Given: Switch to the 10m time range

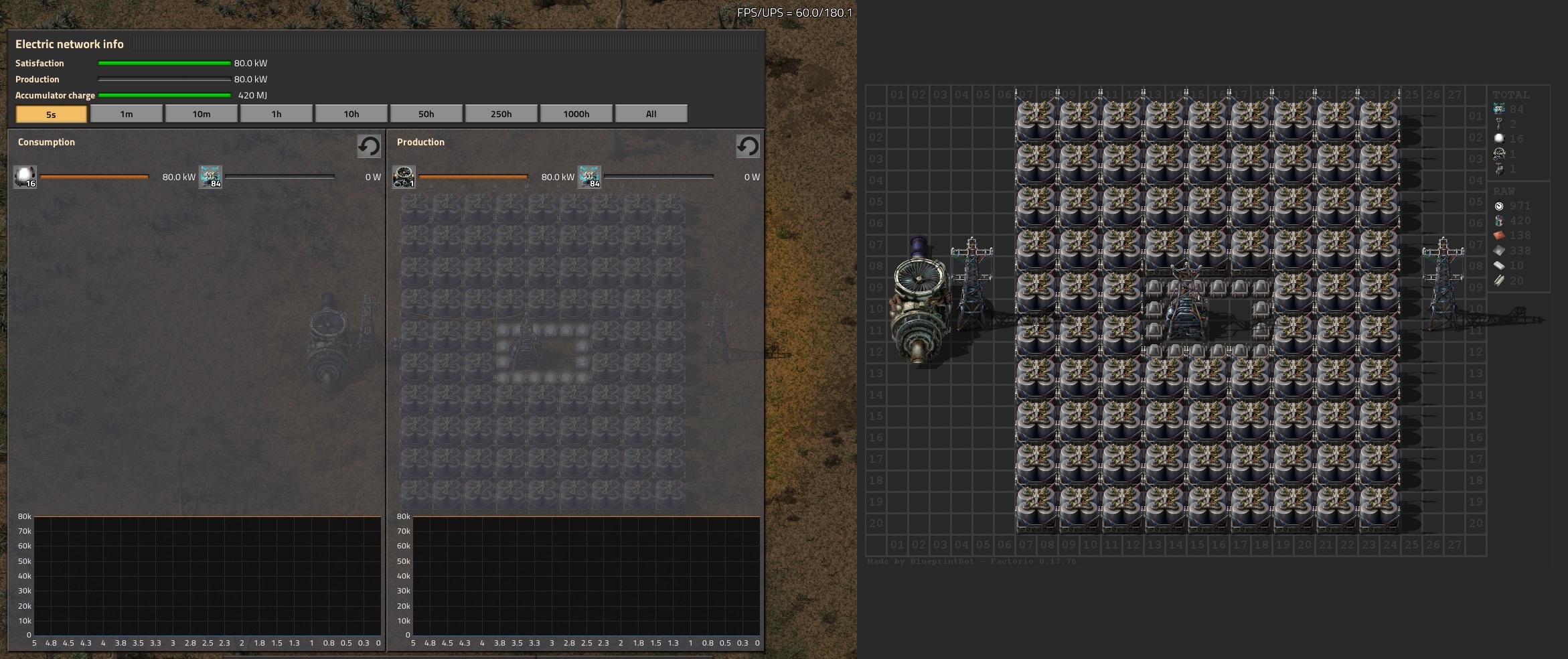Looking at the screenshot, I should pyautogui.click(x=202, y=115).
